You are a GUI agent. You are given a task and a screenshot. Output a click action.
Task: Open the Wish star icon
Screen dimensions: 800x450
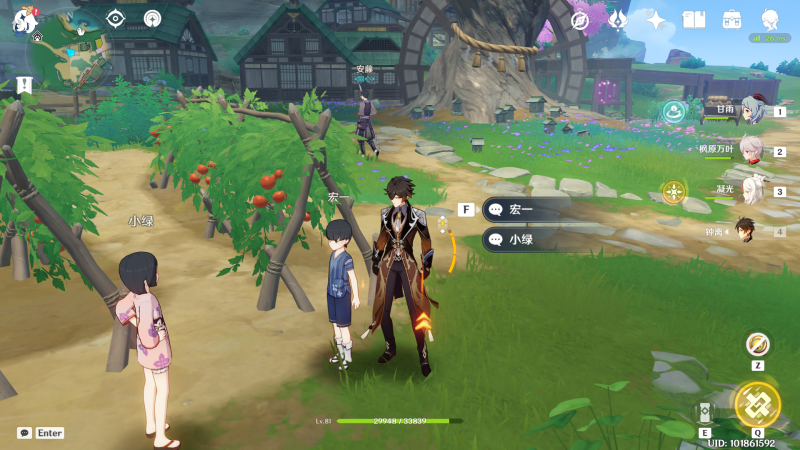[656, 20]
